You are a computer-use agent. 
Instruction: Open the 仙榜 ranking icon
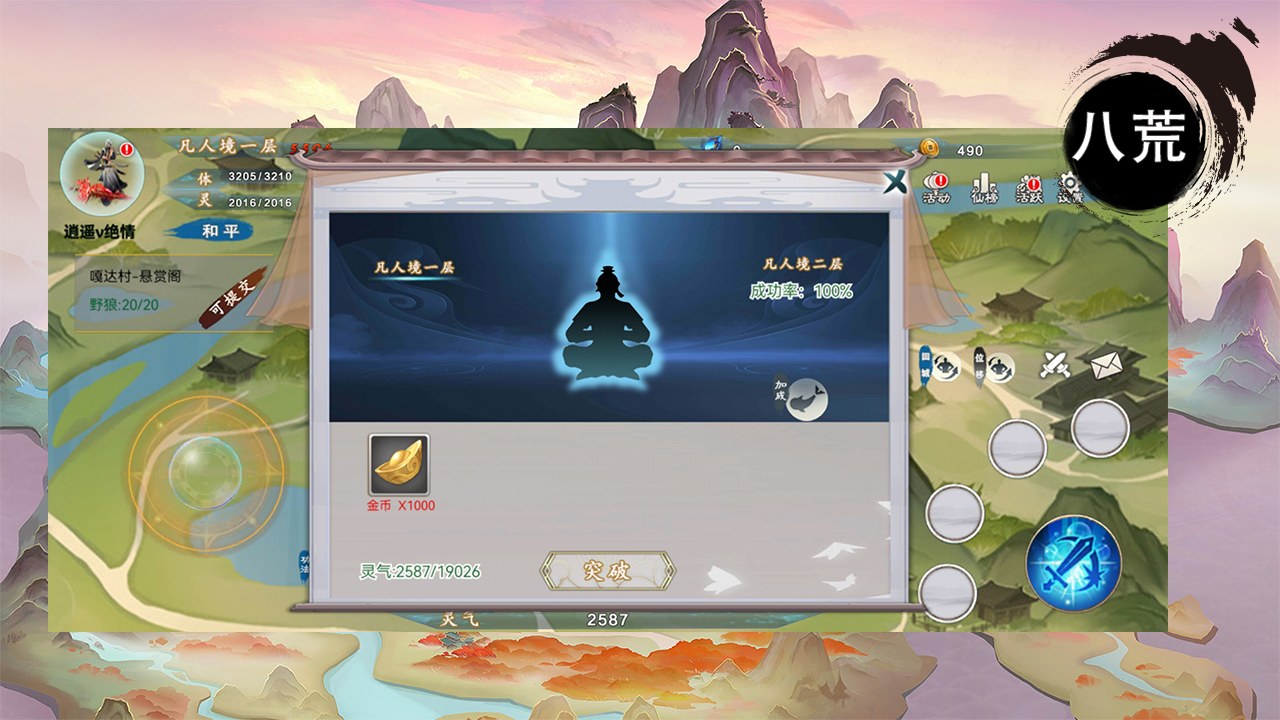[985, 185]
